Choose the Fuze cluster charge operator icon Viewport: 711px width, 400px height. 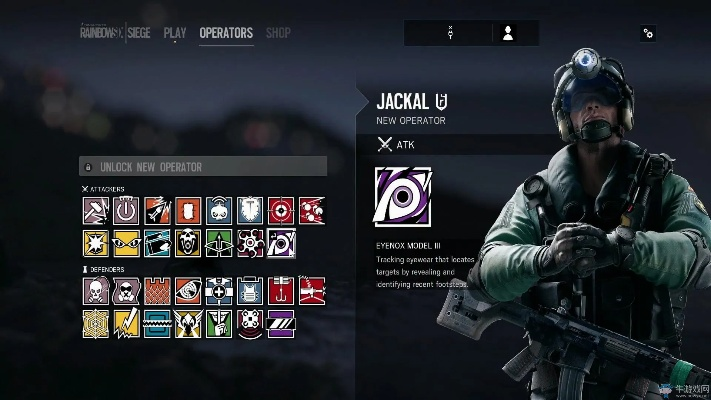(312, 210)
